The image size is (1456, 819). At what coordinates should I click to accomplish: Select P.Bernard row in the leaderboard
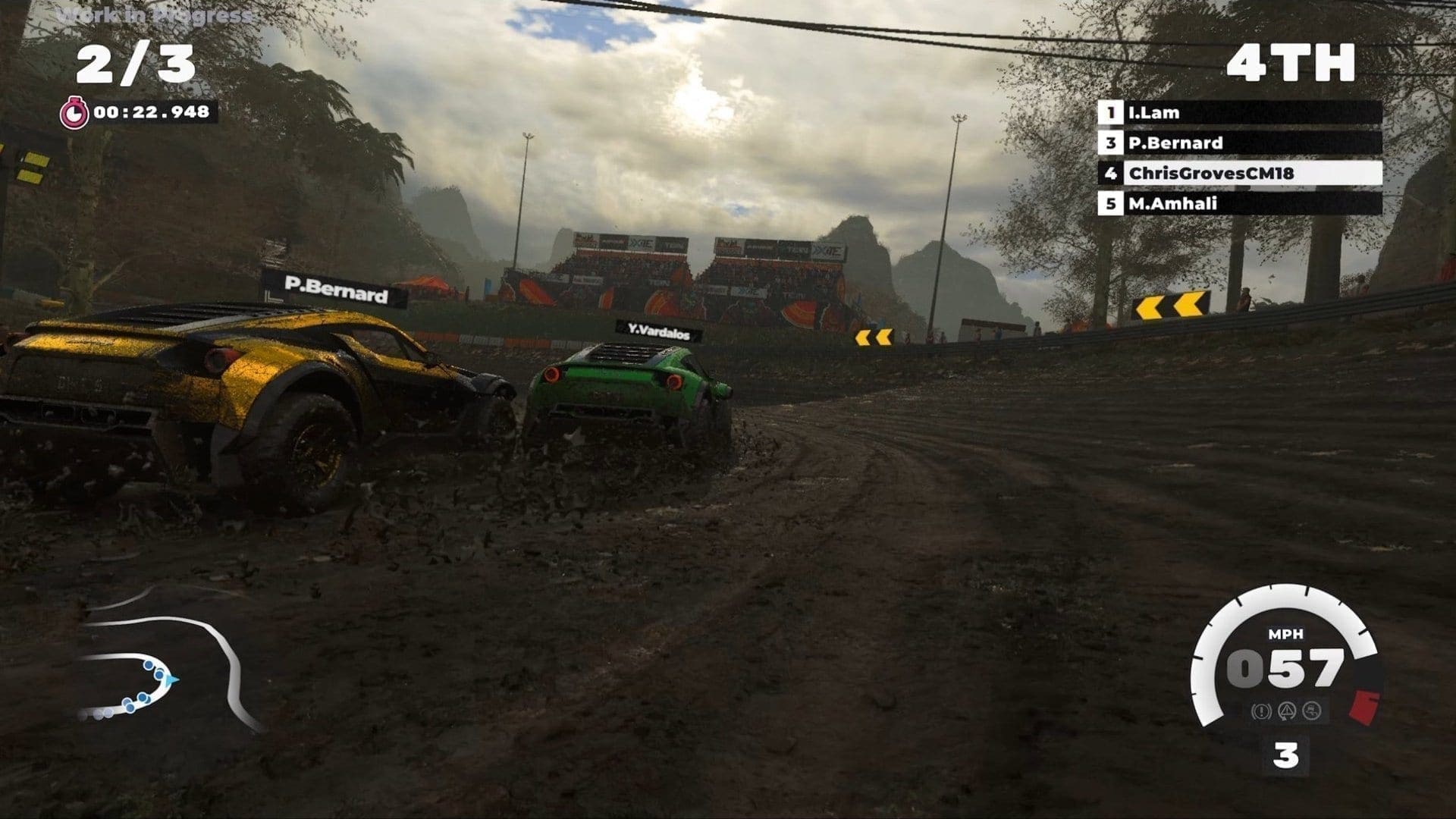1239,143
